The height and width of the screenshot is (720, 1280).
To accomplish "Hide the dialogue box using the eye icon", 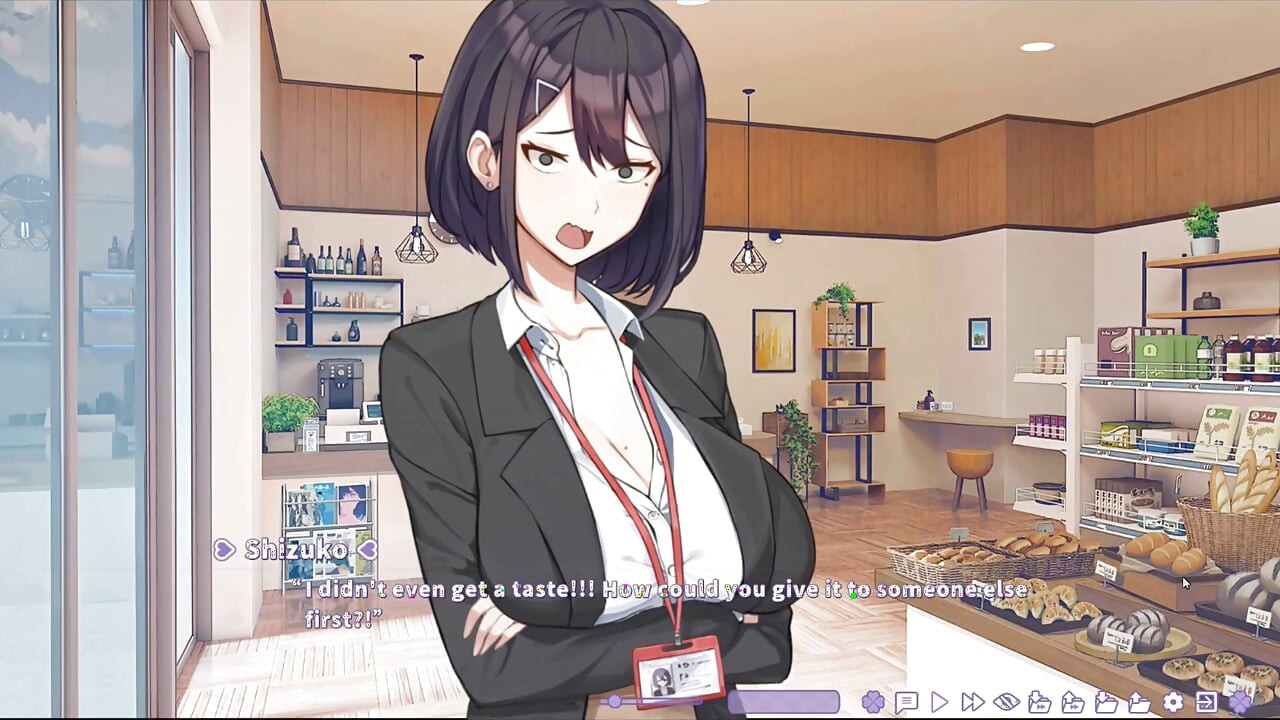I will point(1006,700).
